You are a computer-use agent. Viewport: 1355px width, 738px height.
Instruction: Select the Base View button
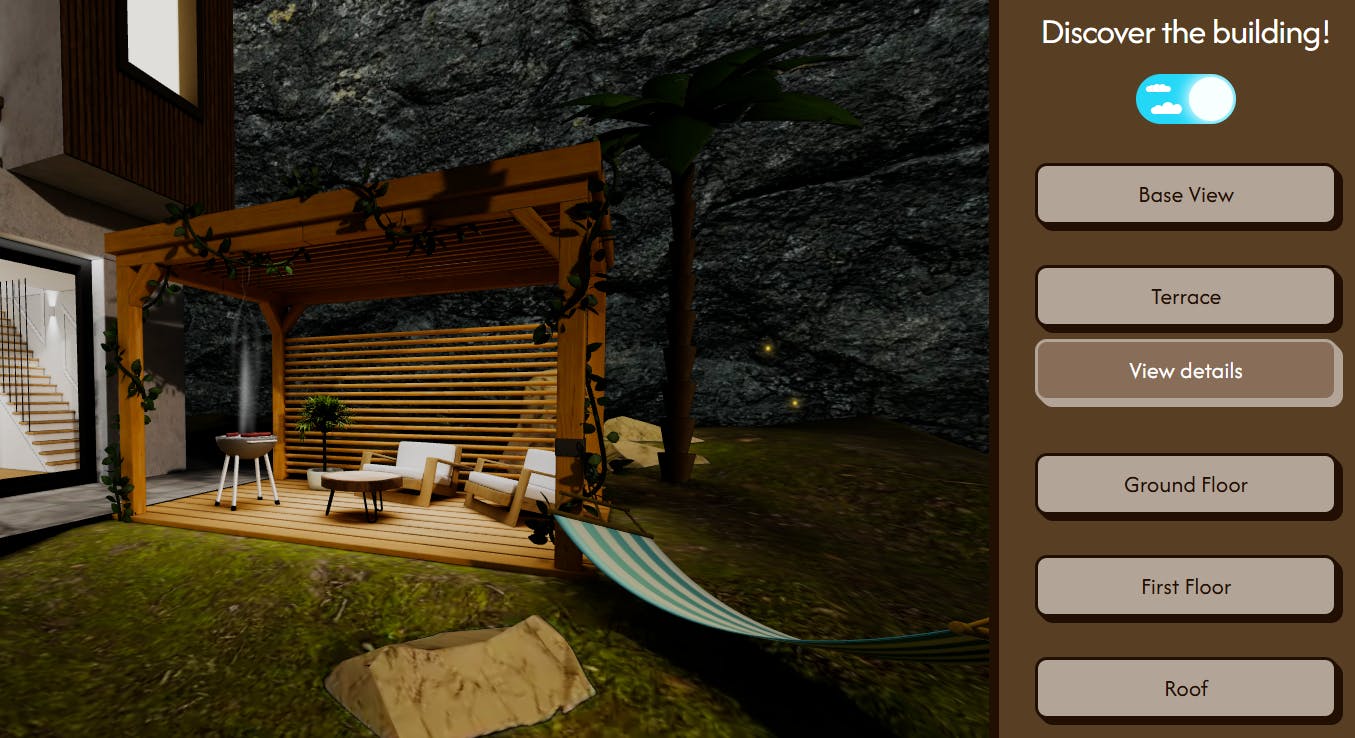[1185, 195]
